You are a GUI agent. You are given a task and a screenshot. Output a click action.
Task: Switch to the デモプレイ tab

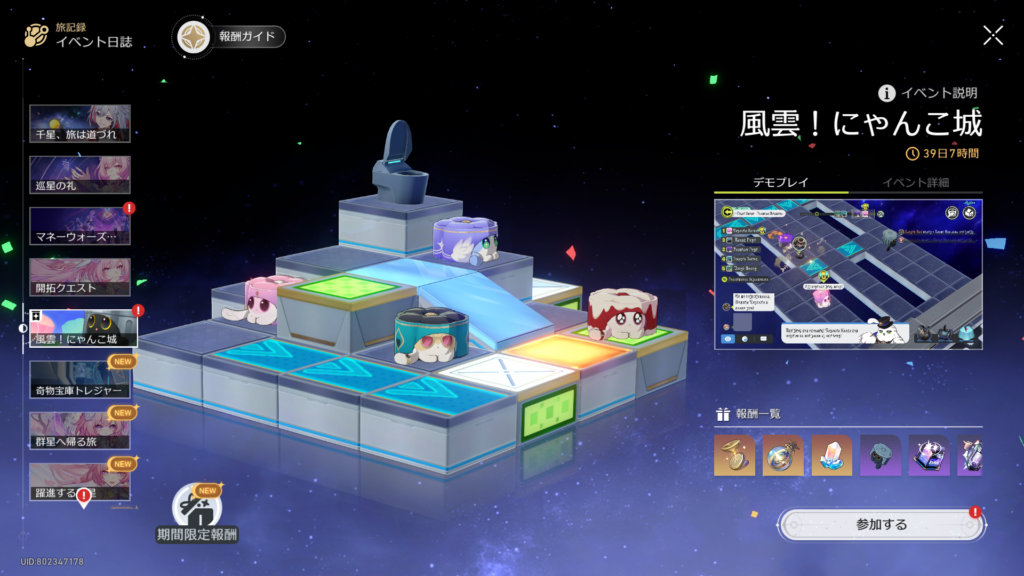click(x=780, y=182)
